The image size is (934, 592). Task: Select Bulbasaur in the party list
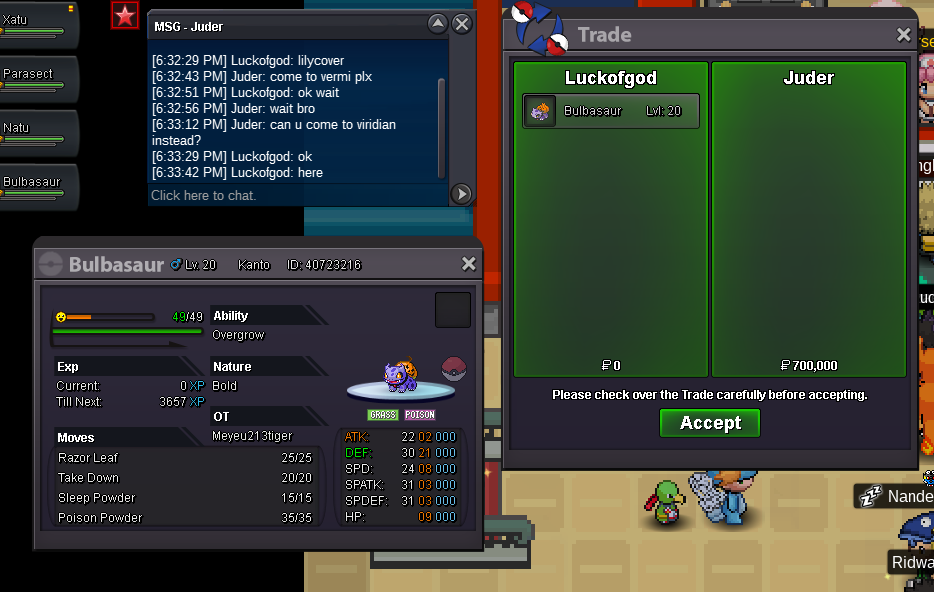click(38, 186)
